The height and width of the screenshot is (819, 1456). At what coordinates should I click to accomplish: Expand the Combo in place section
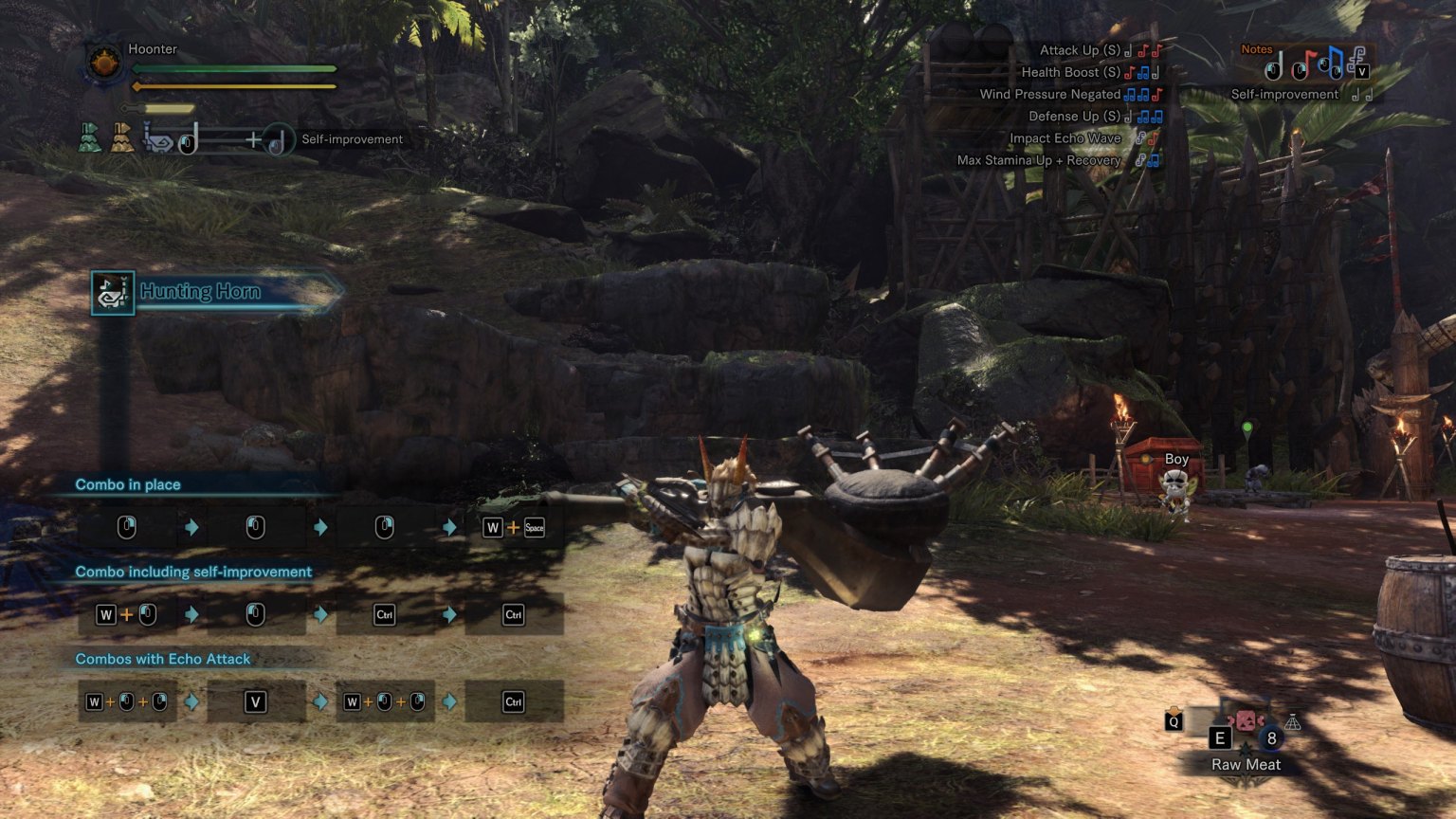pyautogui.click(x=128, y=484)
